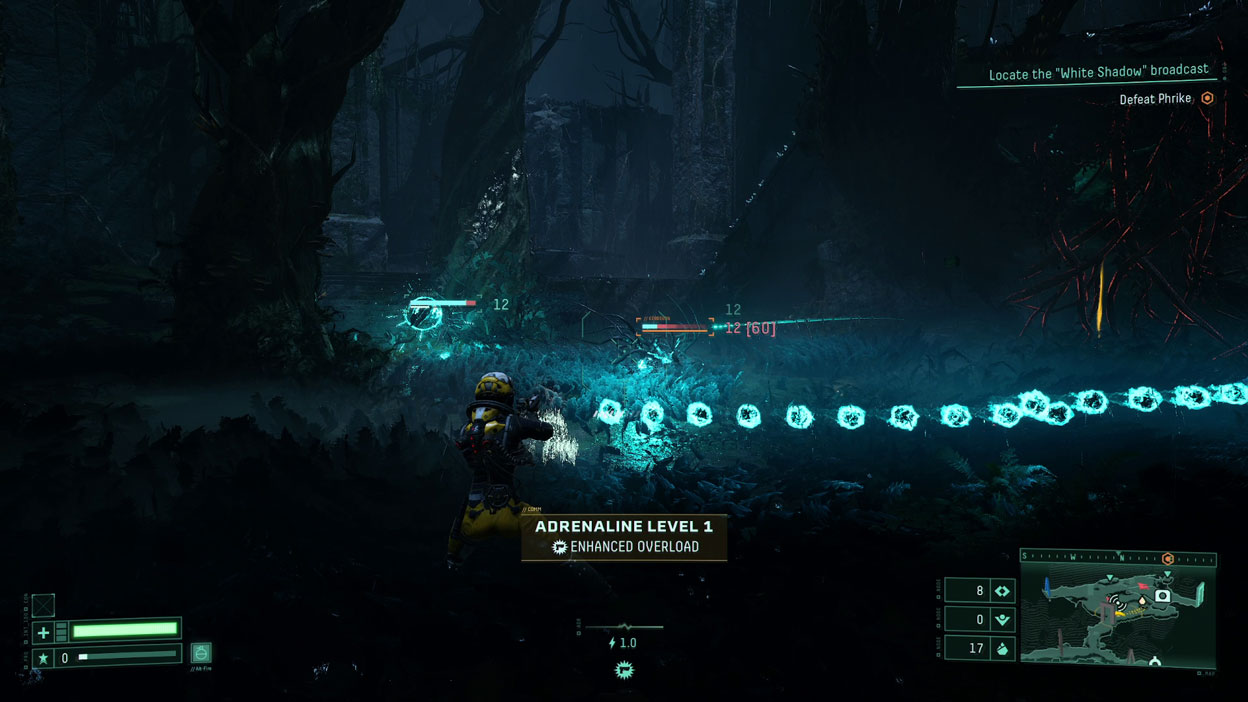Select the alt-fire ability icon
This screenshot has width=1248, height=702.
click(x=201, y=653)
